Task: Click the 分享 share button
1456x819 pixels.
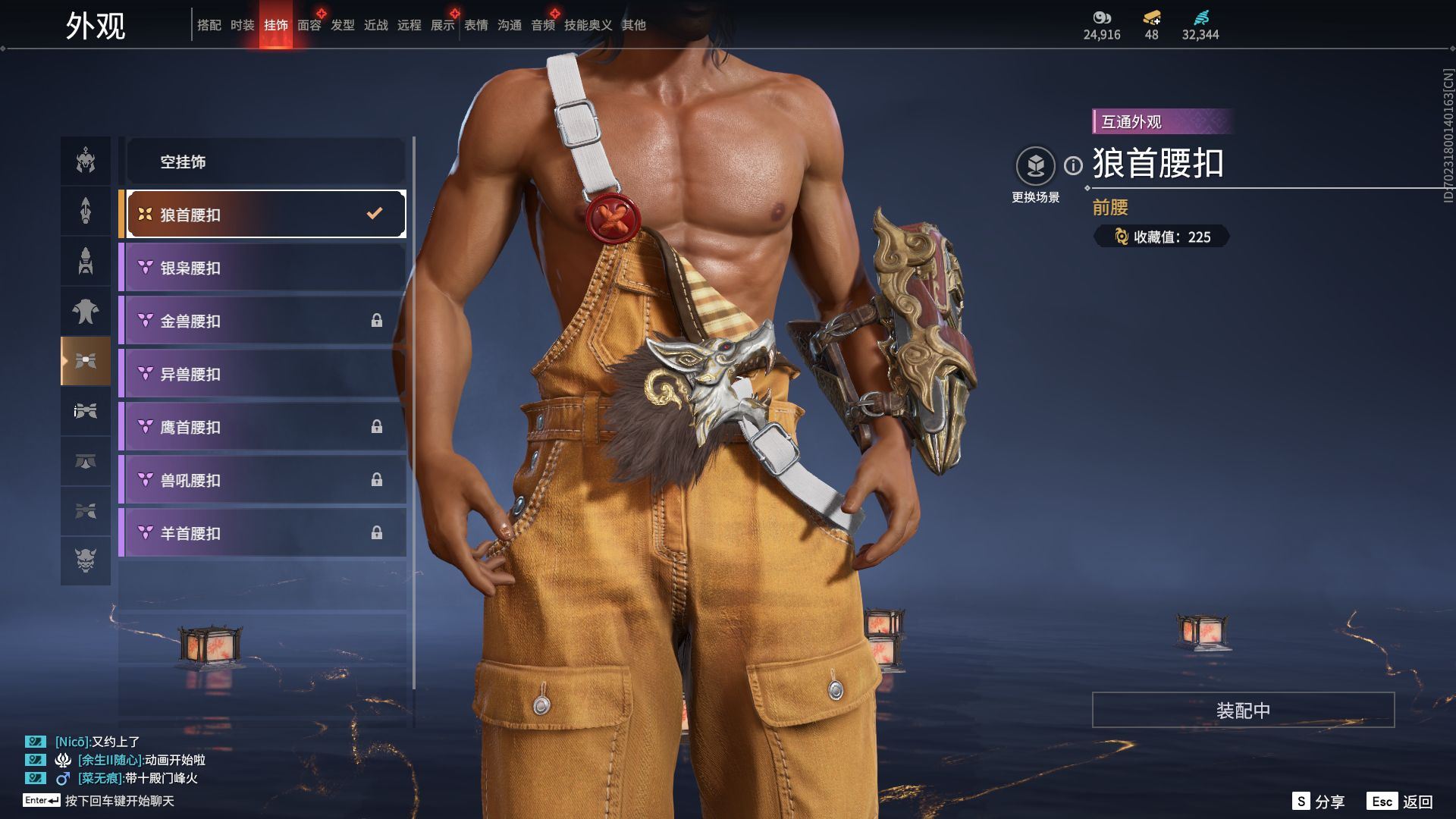Action: [x=1319, y=802]
